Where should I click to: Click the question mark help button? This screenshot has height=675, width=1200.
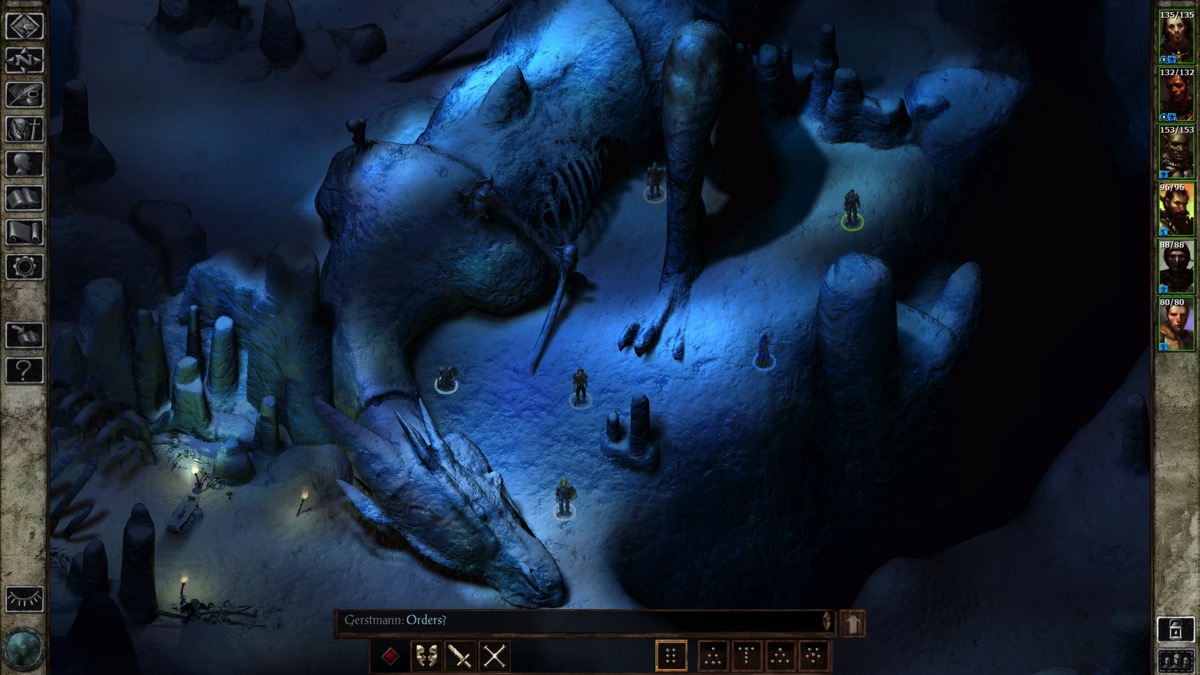[24, 369]
